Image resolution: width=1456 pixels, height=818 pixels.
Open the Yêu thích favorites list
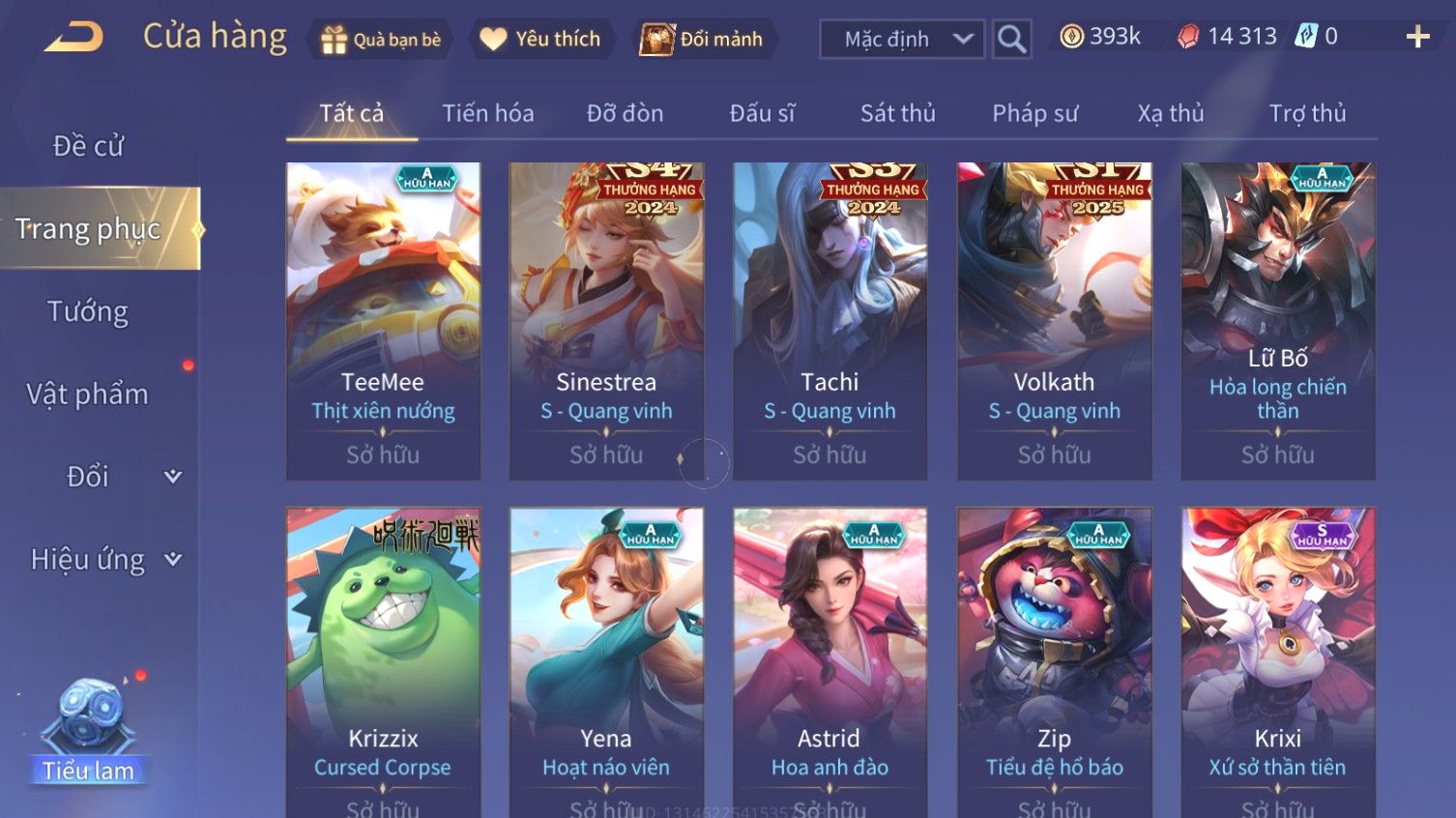[x=541, y=40]
